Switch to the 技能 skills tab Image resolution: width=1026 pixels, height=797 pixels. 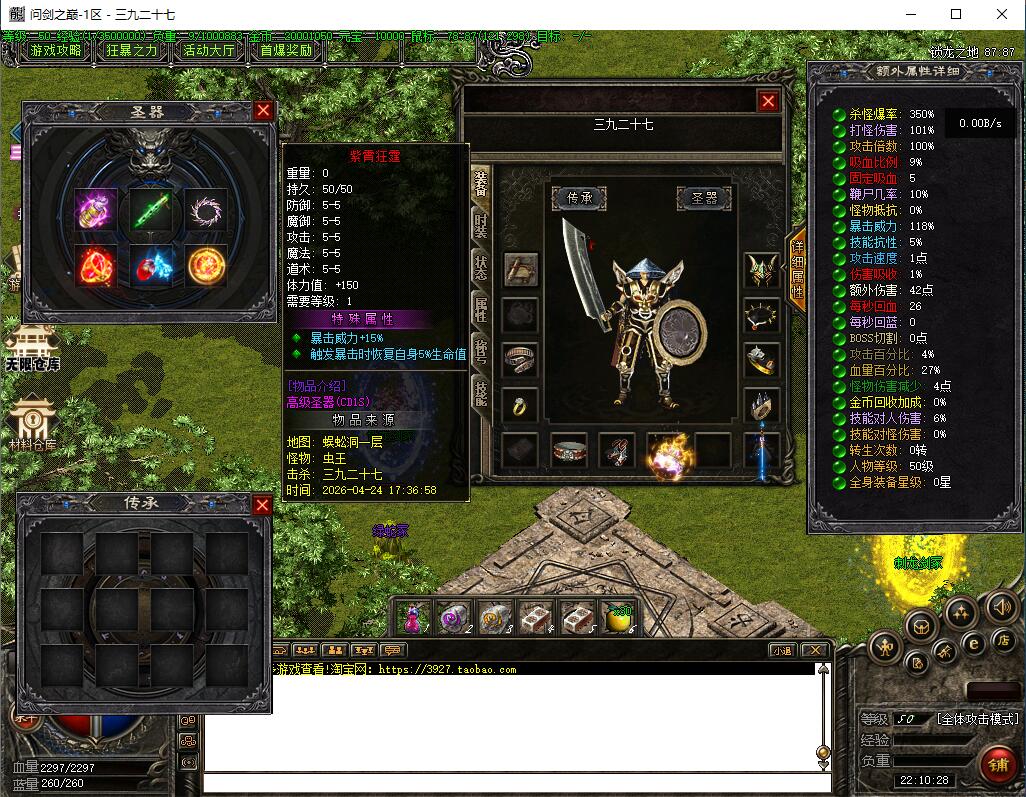tap(481, 393)
